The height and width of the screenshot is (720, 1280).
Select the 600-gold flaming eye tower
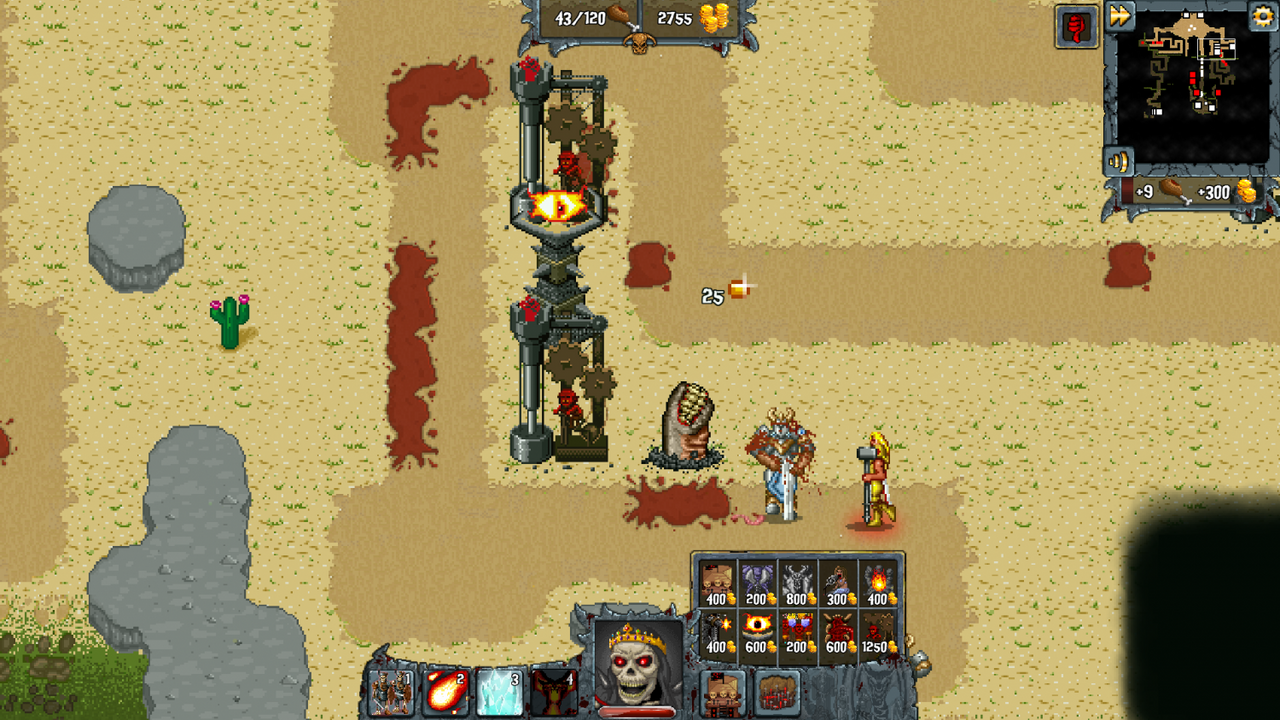tap(757, 628)
